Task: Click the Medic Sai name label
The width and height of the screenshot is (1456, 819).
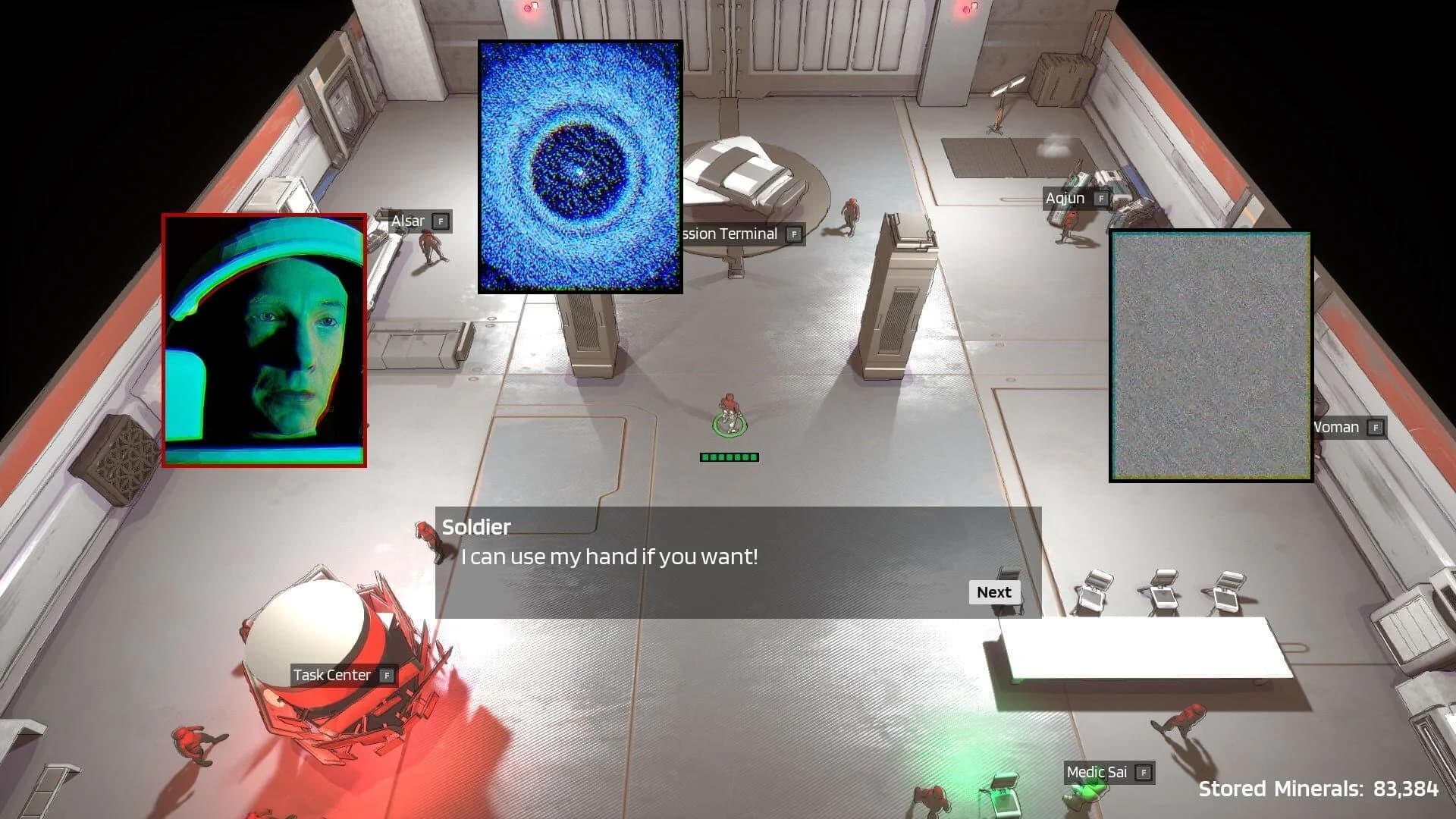Action: pyautogui.click(x=1099, y=772)
